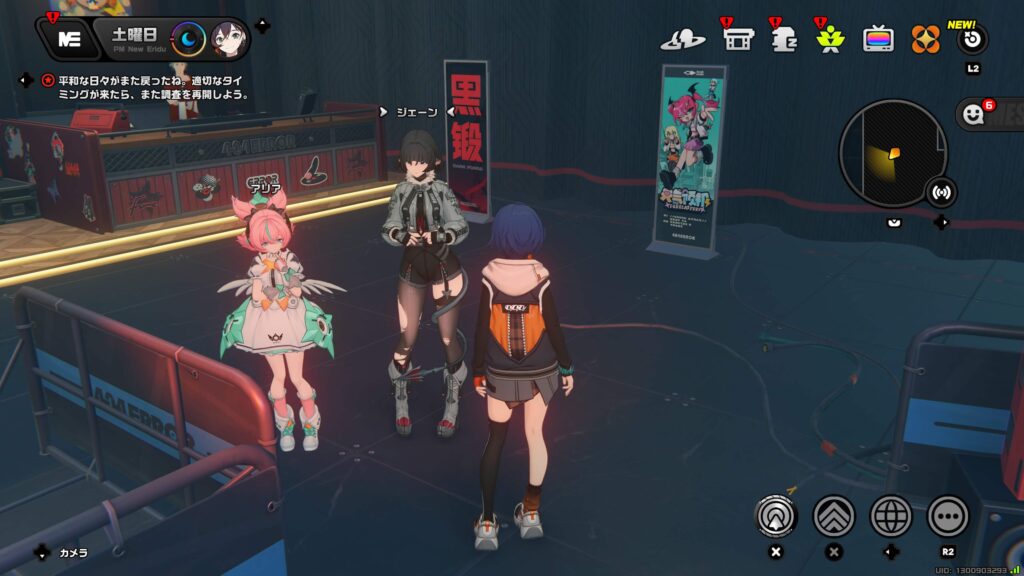Click the moon time-of-day clock icon

(188, 40)
